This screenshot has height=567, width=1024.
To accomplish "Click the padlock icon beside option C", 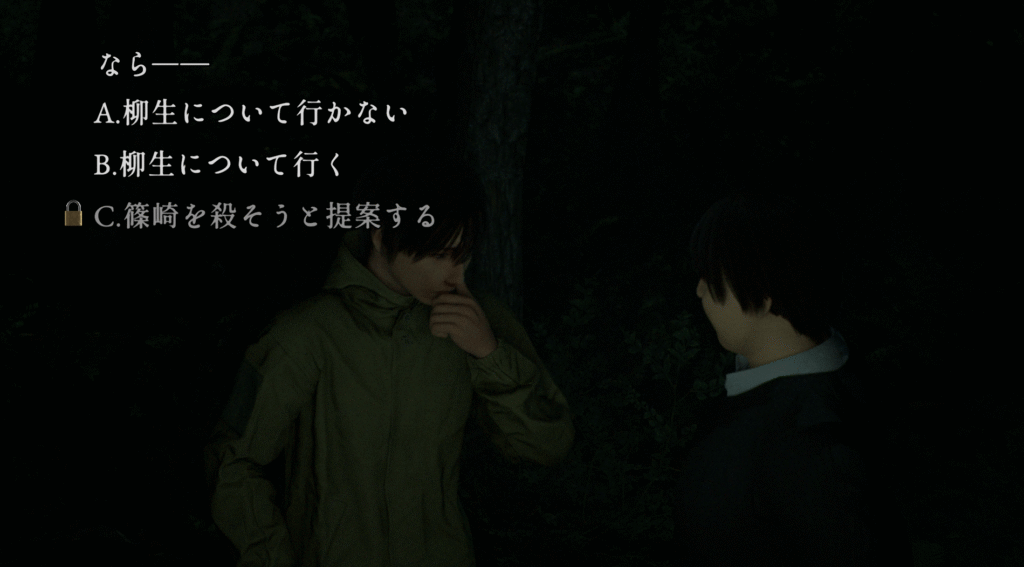I will click(x=73, y=214).
